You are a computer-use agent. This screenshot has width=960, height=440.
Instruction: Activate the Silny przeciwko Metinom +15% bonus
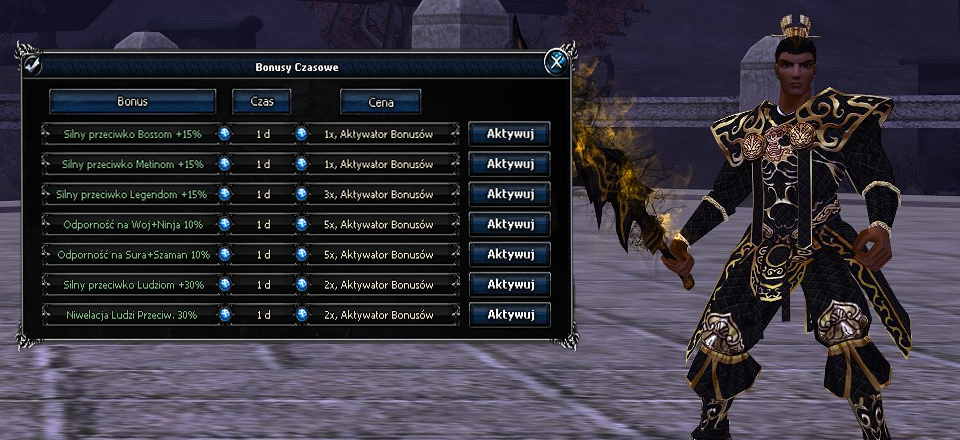[509, 164]
